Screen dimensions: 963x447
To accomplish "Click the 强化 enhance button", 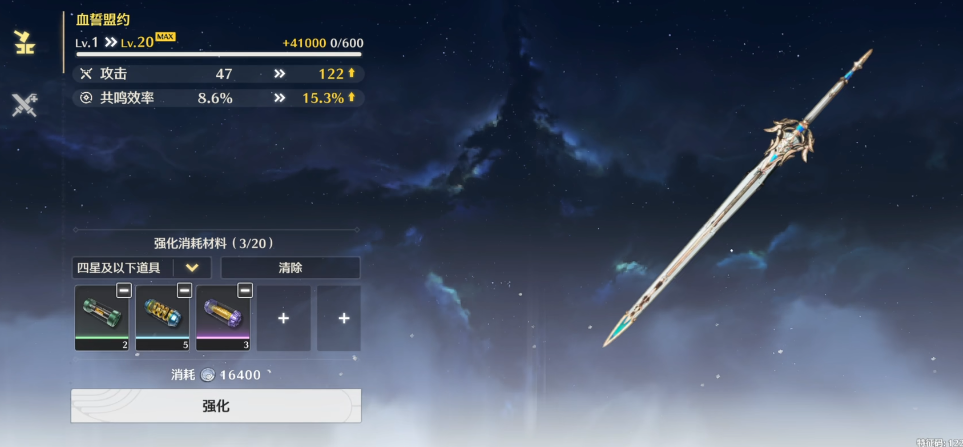I will pyautogui.click(x=216, y=406).
